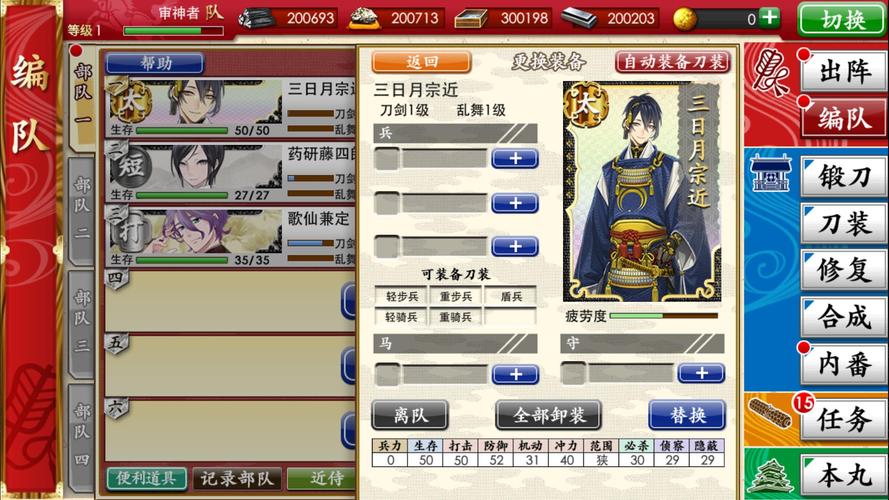Add currency with the green plus icon
This screenshot has height=500, width=889.
tap(768, 18)
